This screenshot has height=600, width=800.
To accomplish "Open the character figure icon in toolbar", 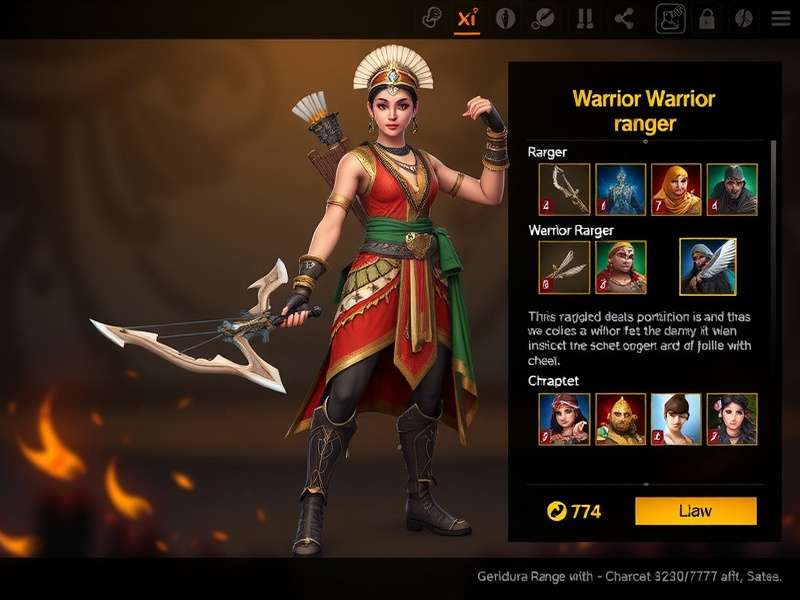I will pos(506,18).
